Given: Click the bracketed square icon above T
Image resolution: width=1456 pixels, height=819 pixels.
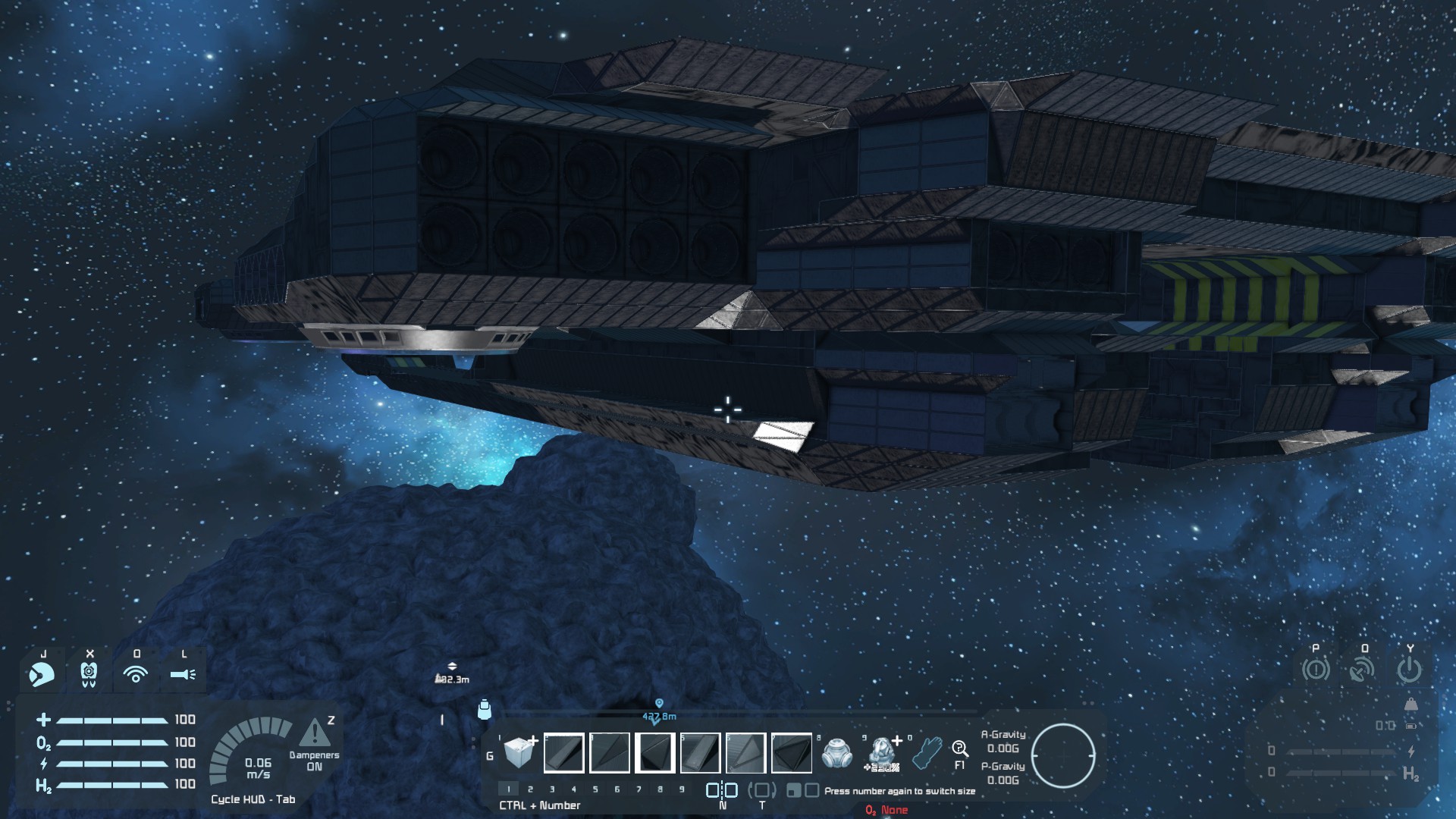Looking at the screenshot, I should point(762,790).
